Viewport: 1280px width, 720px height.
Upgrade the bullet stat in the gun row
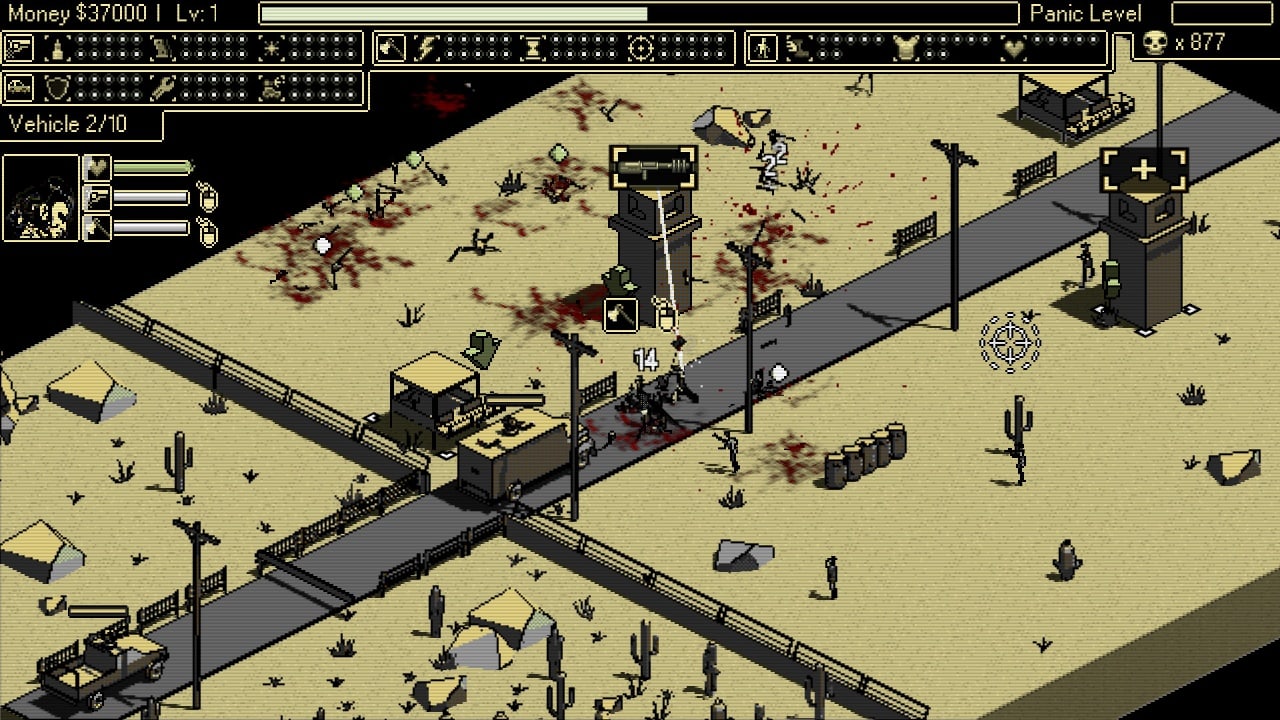click(x=57, y=48)
